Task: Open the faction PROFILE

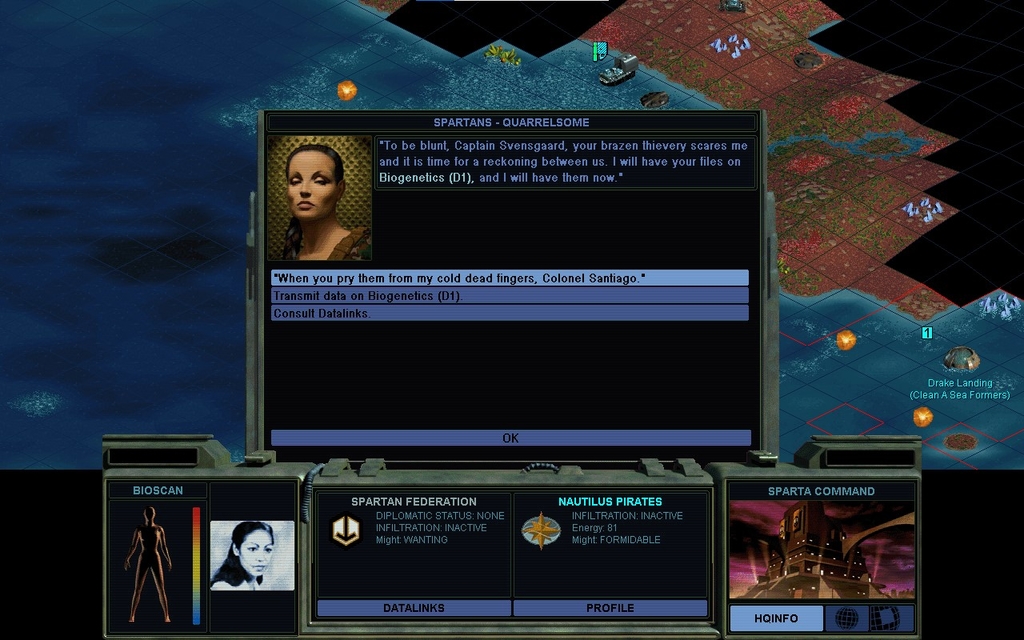Action: pos(610,608)
